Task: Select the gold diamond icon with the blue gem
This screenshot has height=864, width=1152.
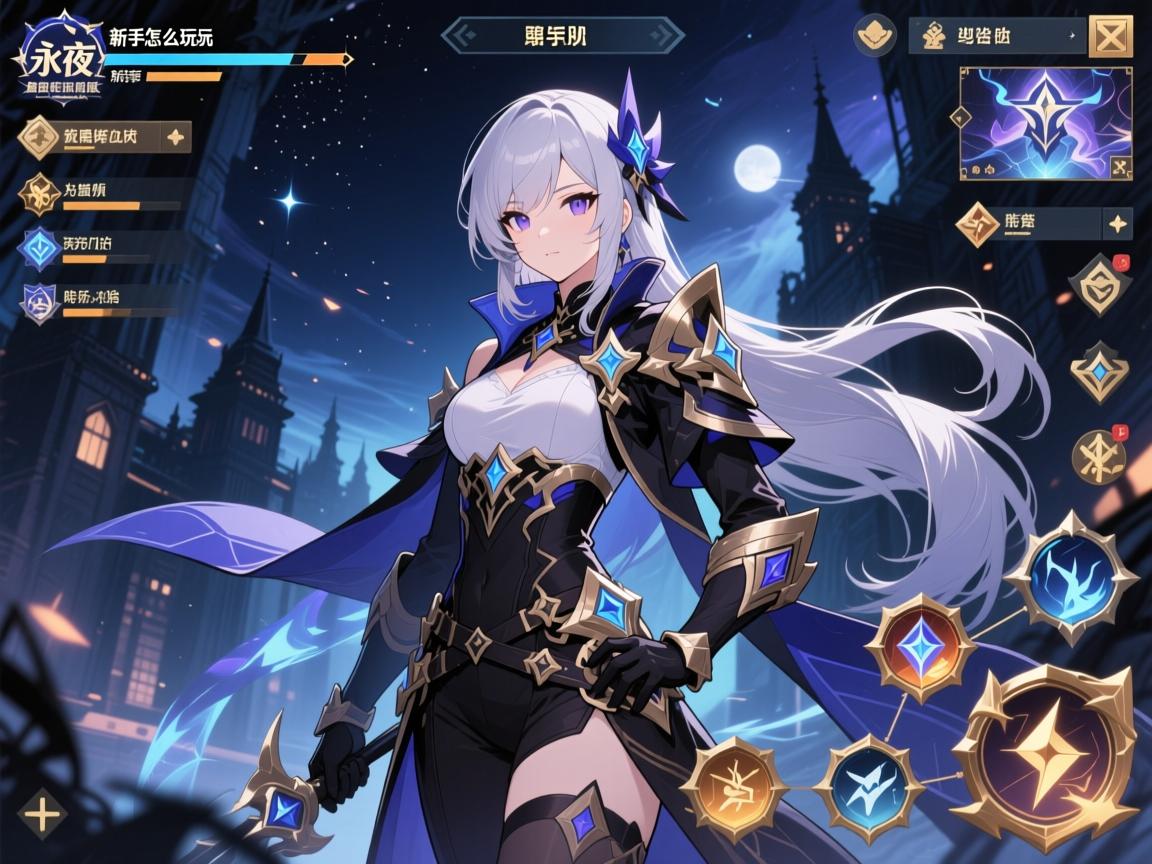Action: coord(1098,372)
